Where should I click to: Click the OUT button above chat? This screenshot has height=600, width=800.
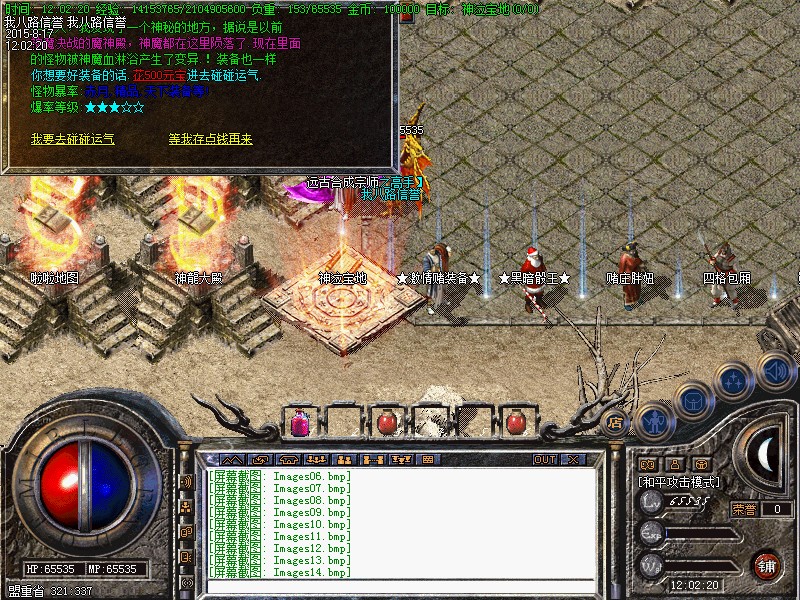coord(544,460)
